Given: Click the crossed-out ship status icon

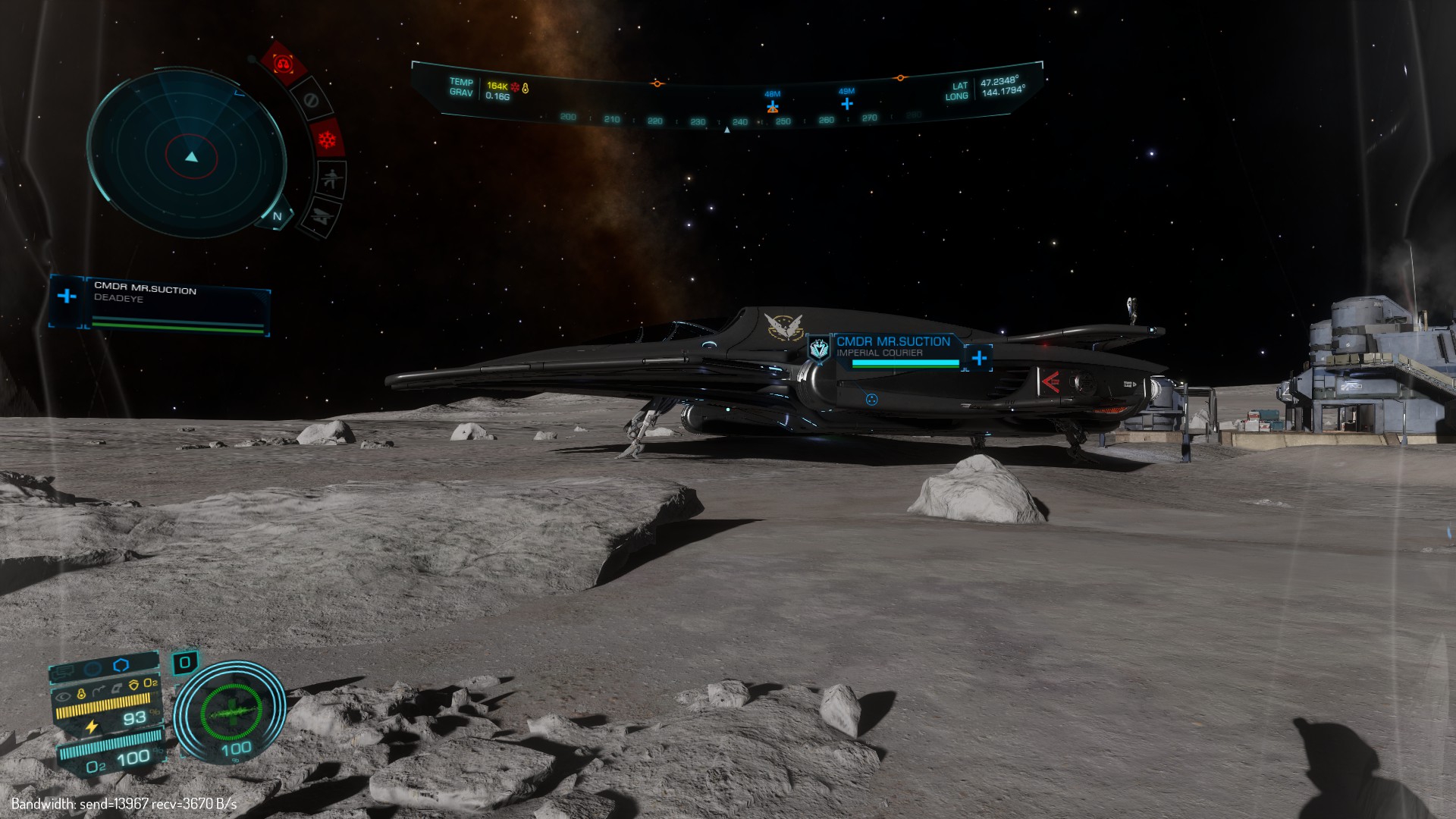Looking at the screenshot, I should click(321, 218).
